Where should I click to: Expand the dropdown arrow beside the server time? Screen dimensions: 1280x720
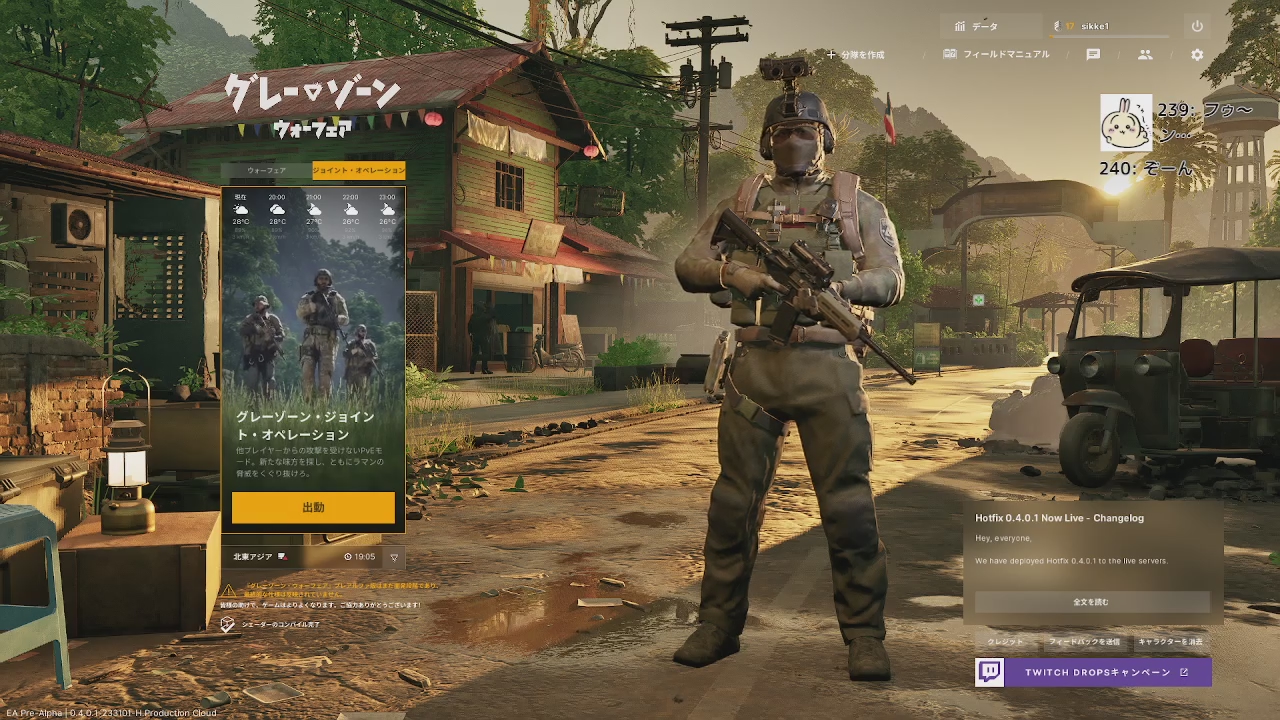[x=395, y=557]
